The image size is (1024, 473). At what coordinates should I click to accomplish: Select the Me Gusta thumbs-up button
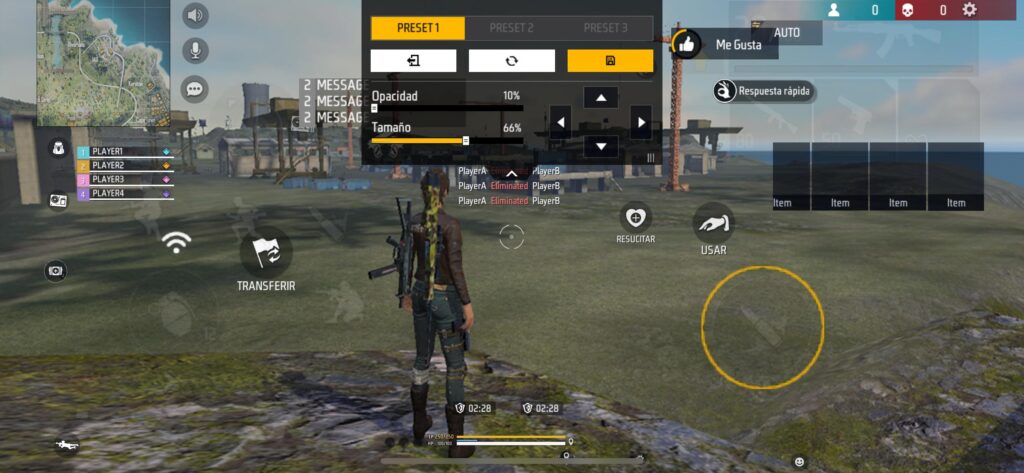click(686, 44)
